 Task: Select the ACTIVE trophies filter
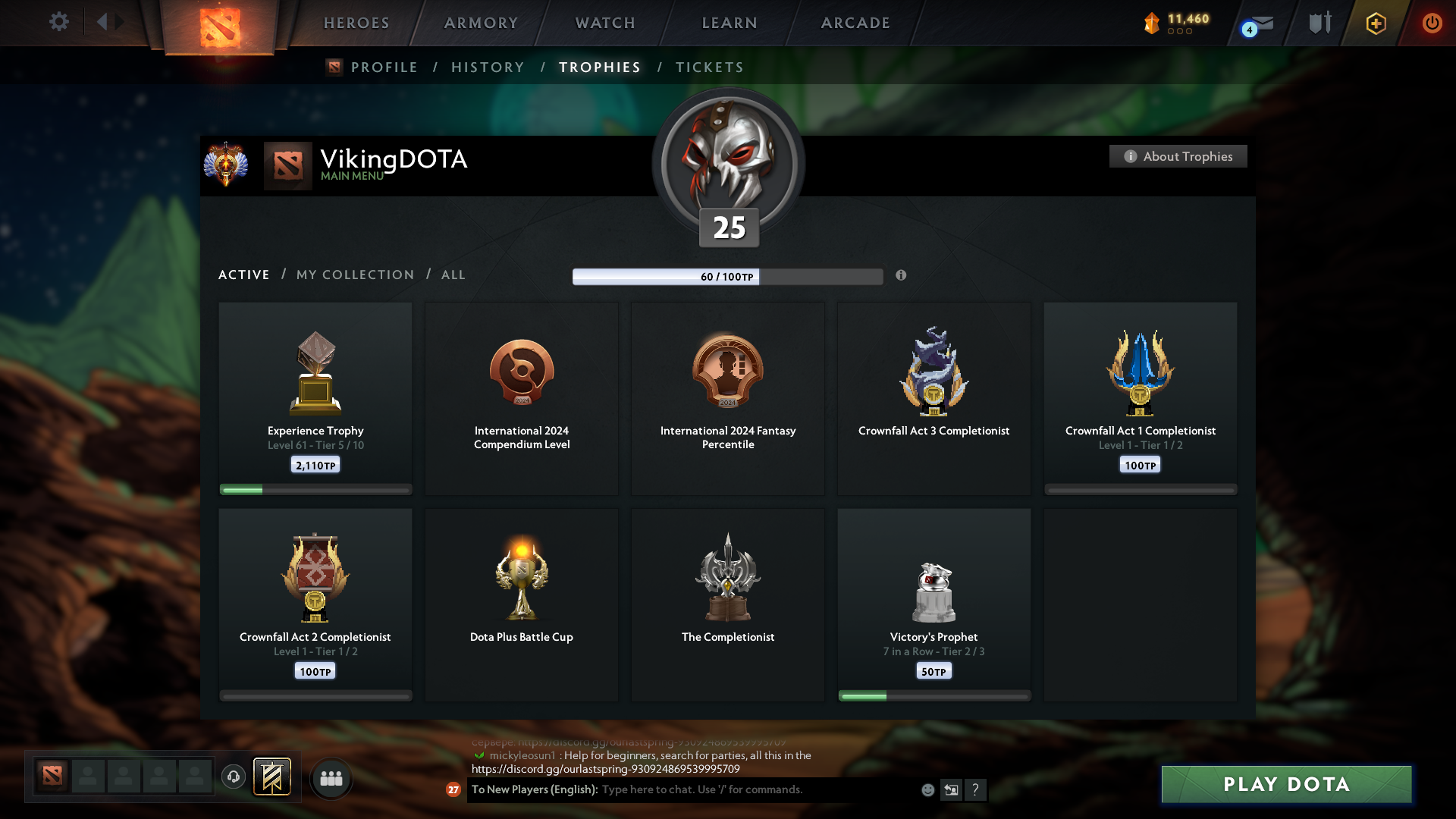pos(243,275)
